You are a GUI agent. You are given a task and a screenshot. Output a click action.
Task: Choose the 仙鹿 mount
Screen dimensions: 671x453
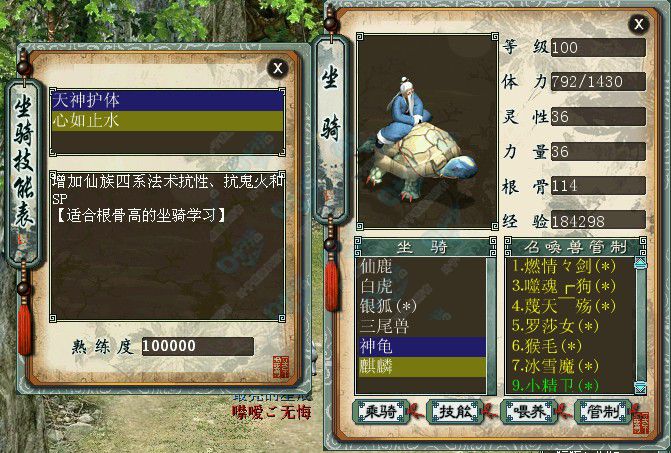click(x=421, y=267)
